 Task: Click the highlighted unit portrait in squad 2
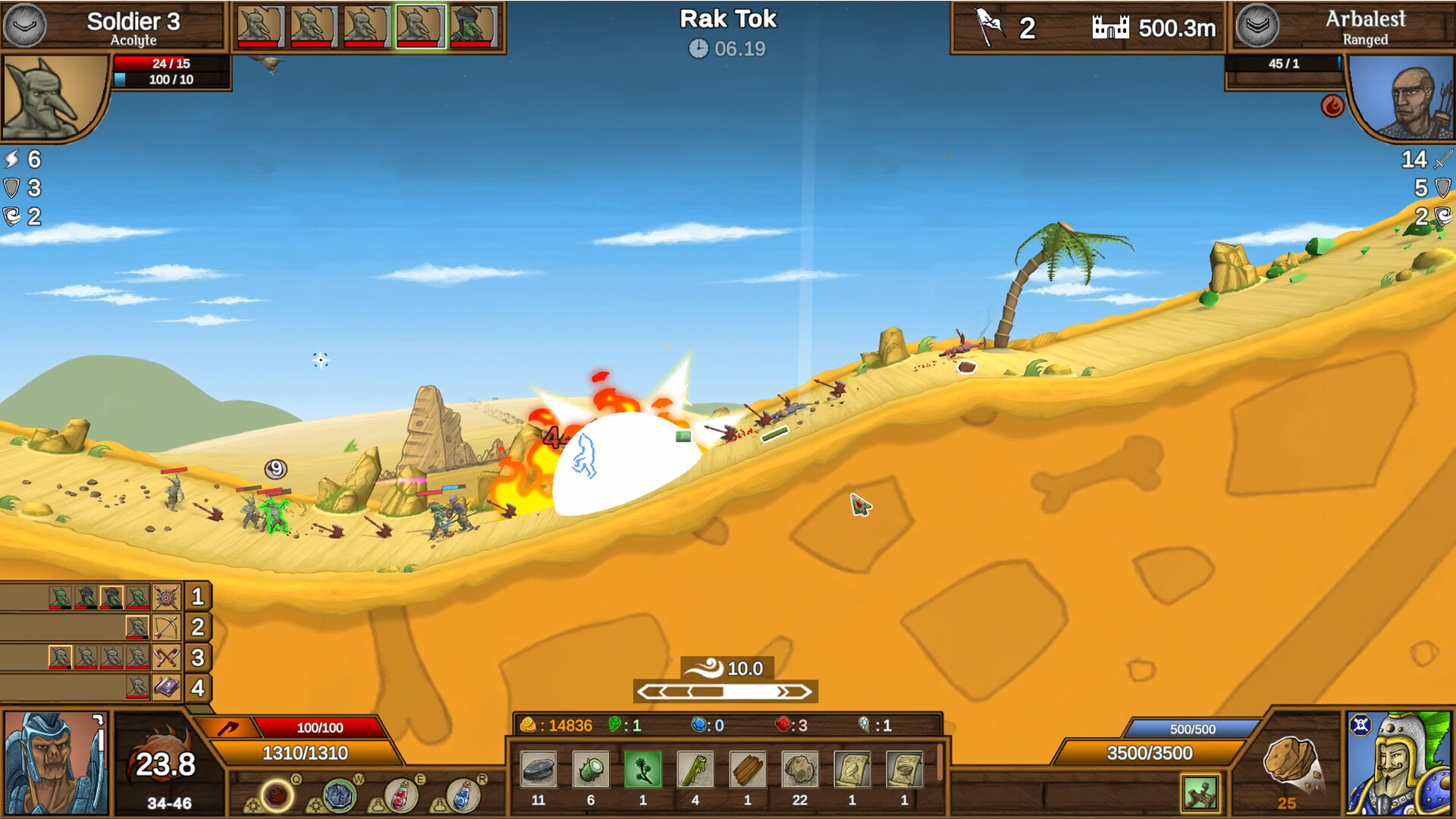(137, 627)
